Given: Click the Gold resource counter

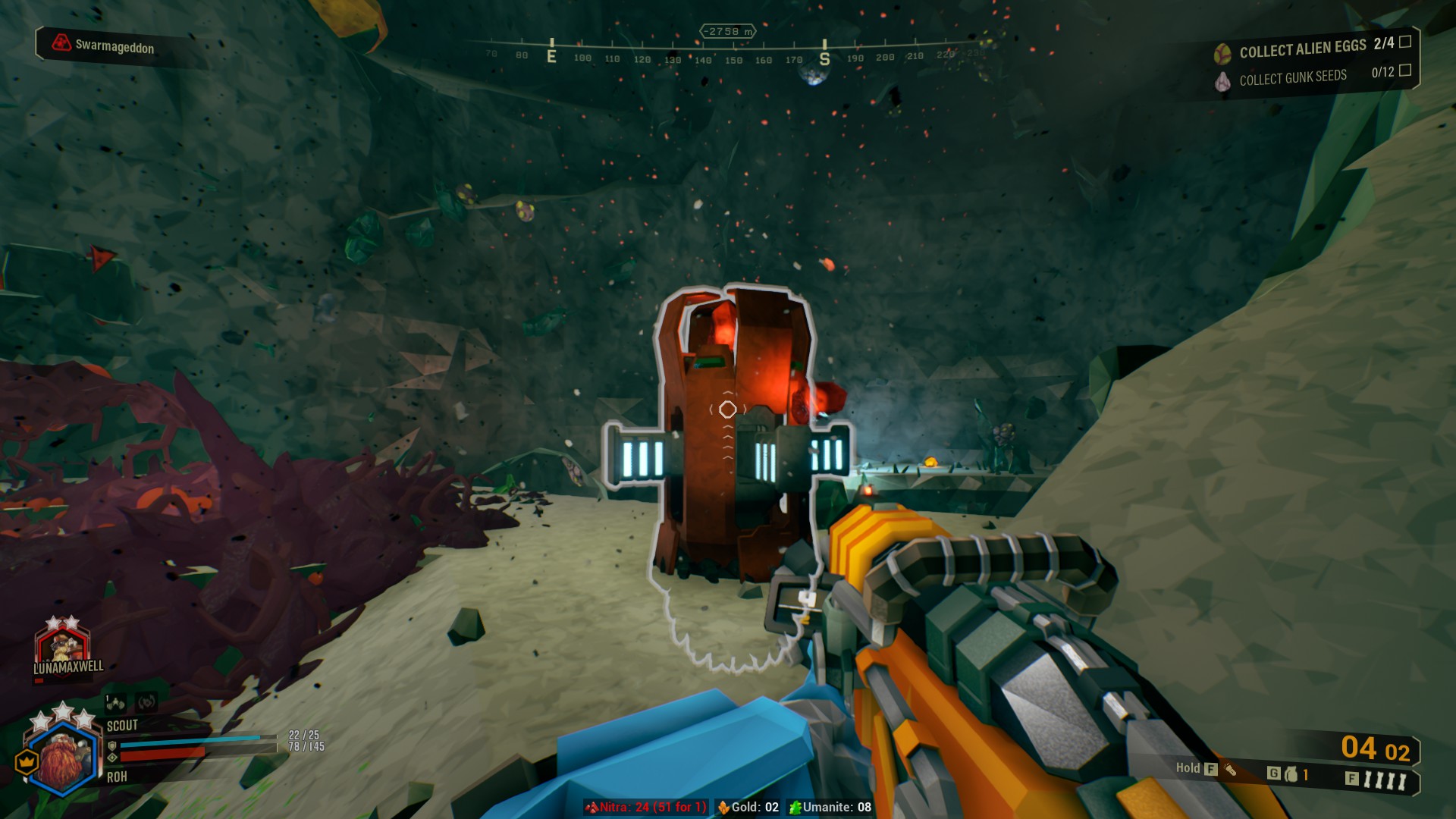Looking at the screenshot, I should [748, 807].
